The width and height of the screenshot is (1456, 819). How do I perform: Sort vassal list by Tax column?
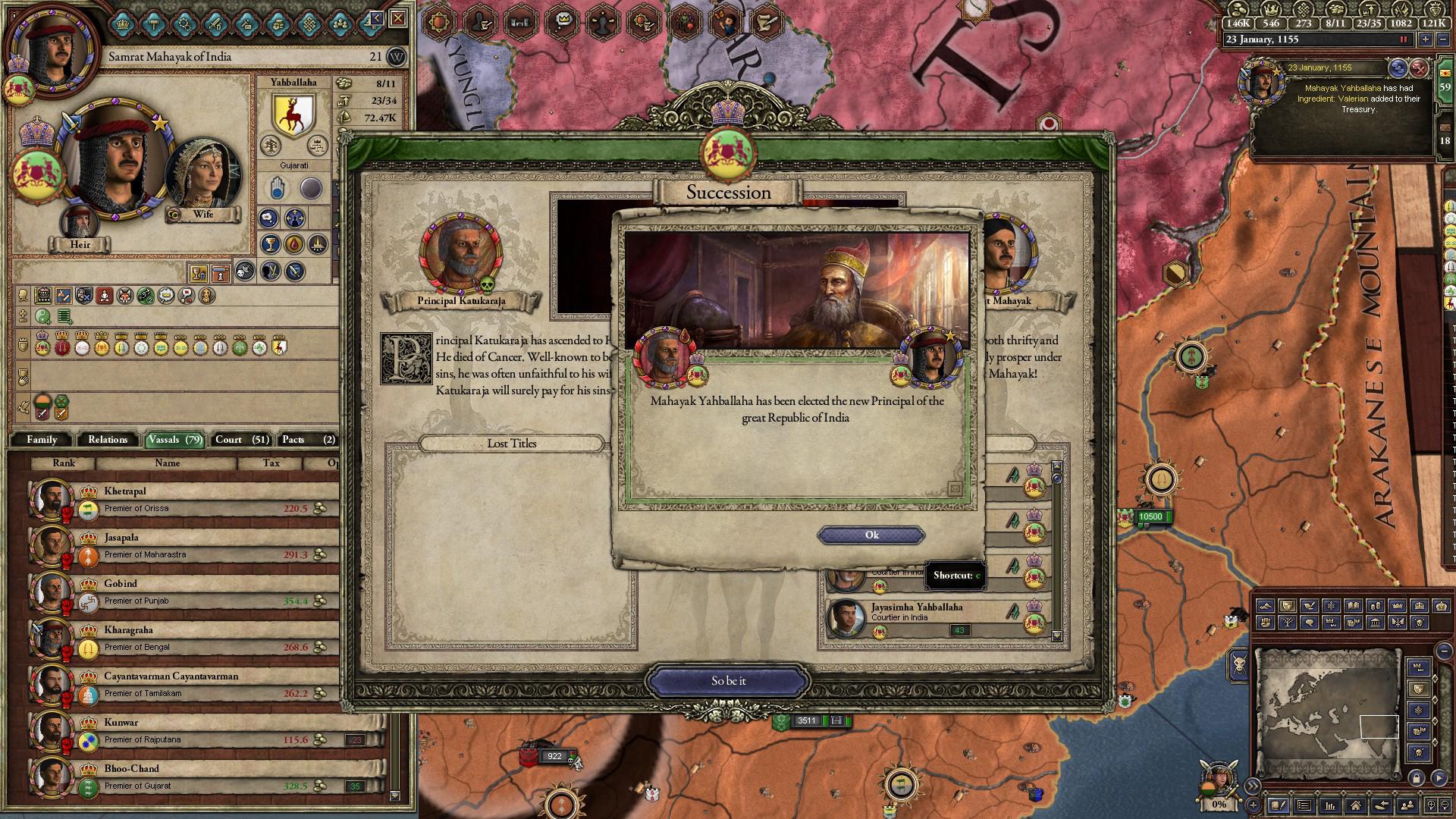coord(271,463)
